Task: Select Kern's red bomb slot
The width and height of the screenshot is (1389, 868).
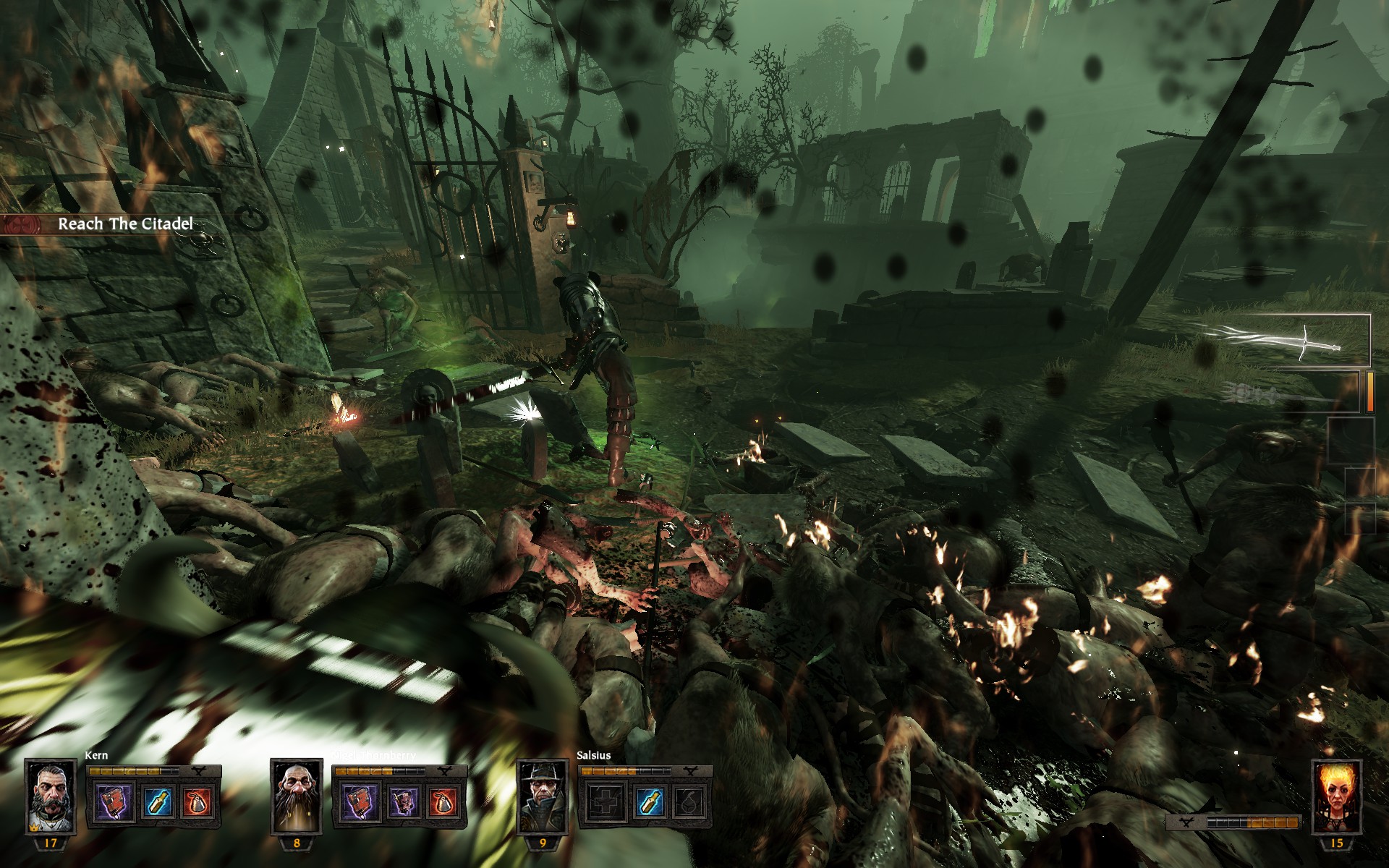Action: [x=198, y=802]
